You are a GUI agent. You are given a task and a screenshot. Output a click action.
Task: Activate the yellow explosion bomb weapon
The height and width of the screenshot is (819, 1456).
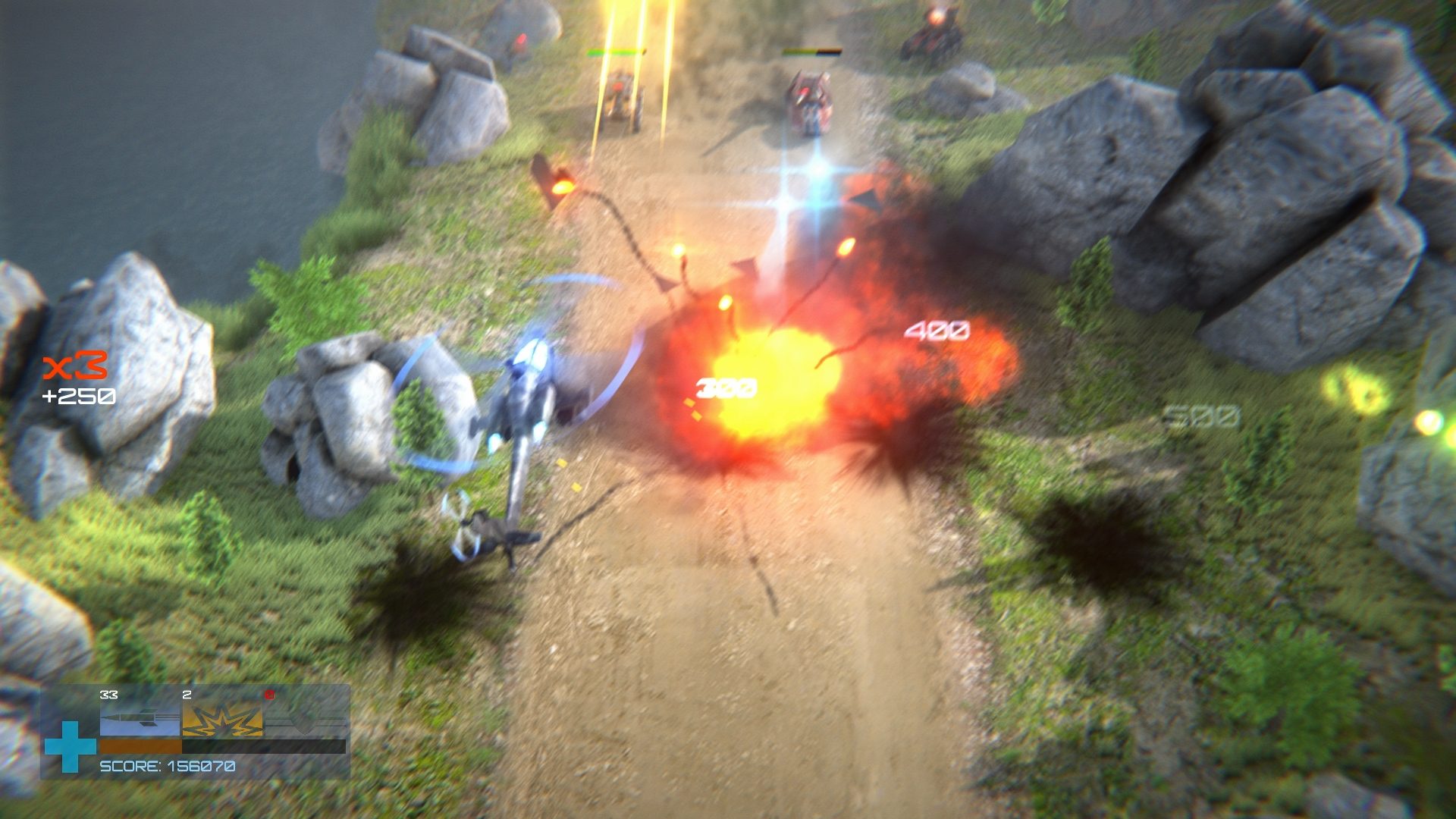(222, 719)
